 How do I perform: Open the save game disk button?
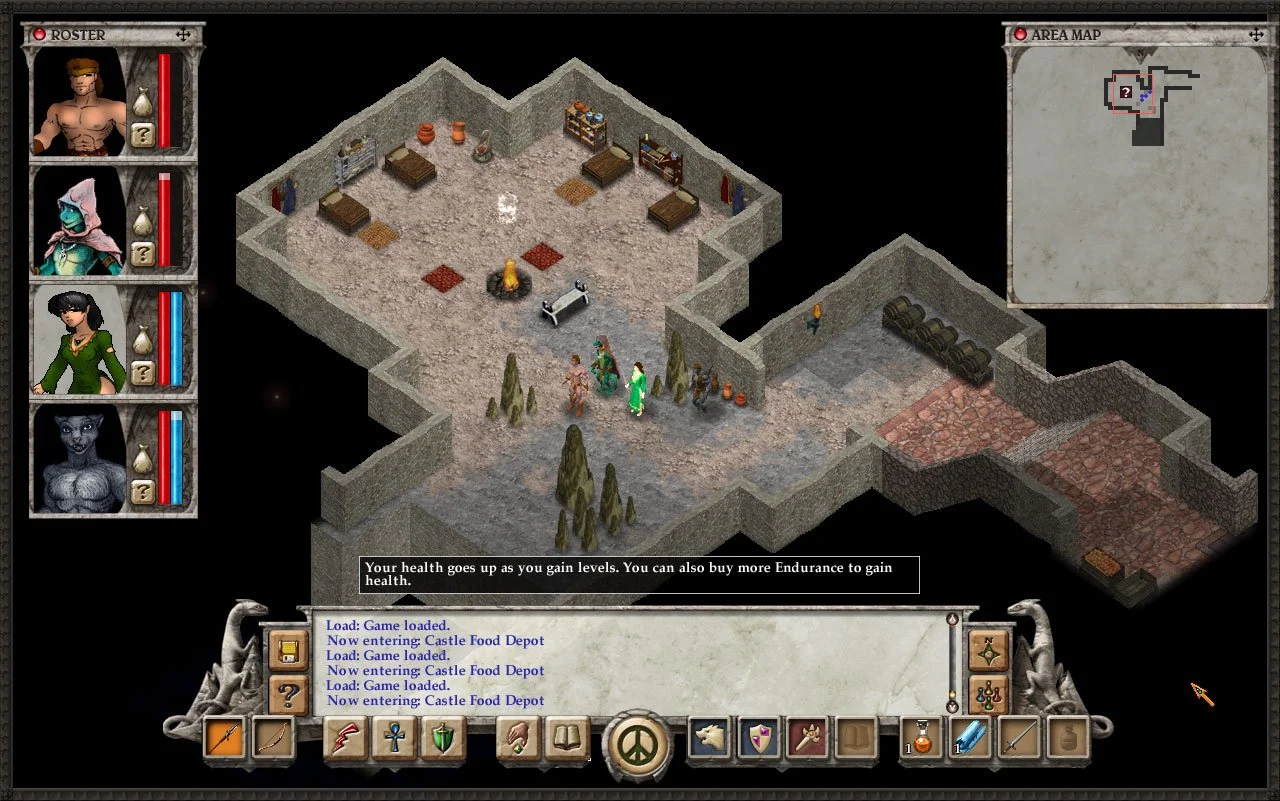click(288, 651)
